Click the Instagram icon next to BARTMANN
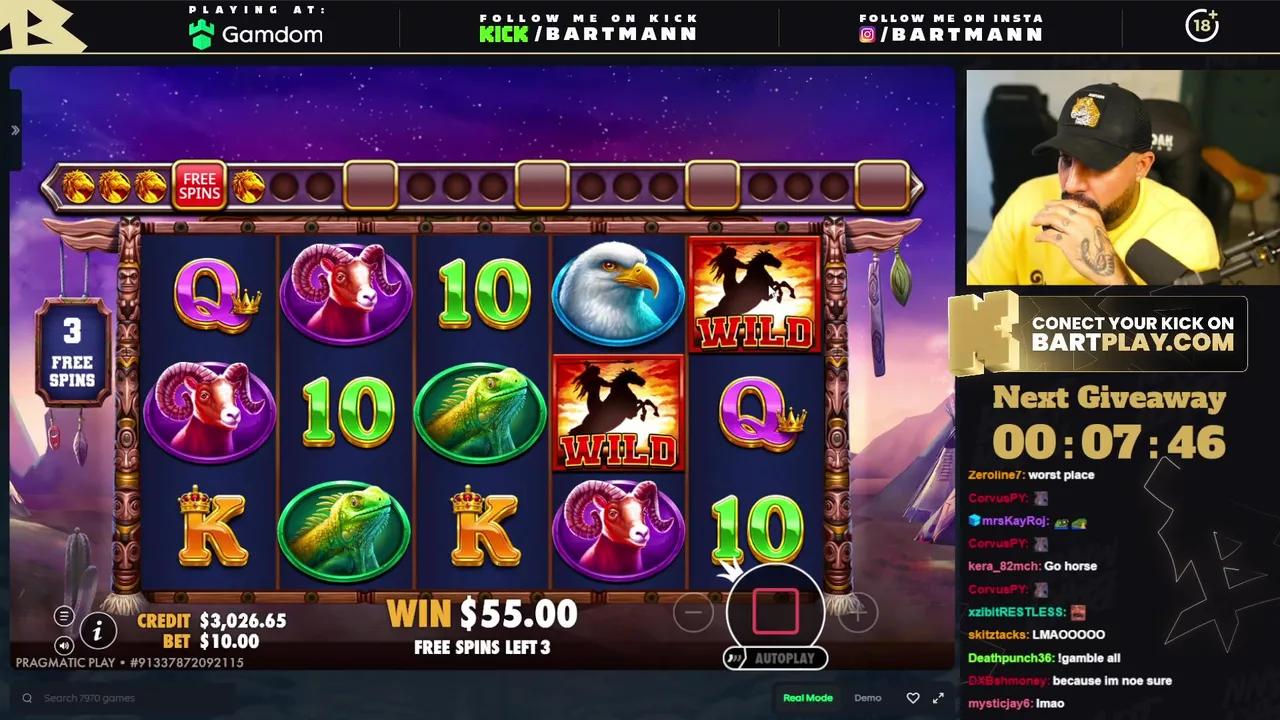 pyautogui.click(x=869, y=34)
